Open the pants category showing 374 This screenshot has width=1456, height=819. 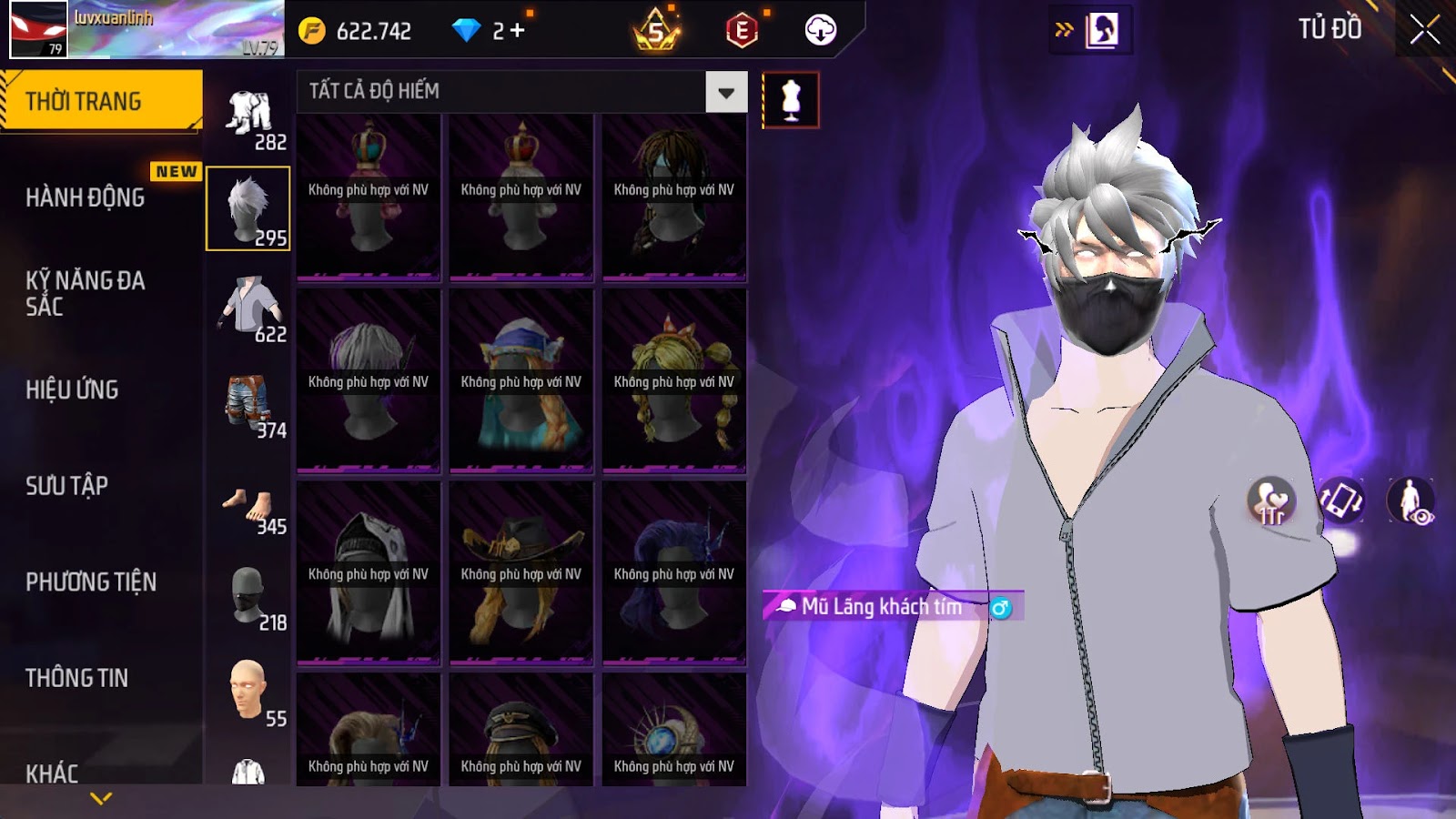click(248, 405)
